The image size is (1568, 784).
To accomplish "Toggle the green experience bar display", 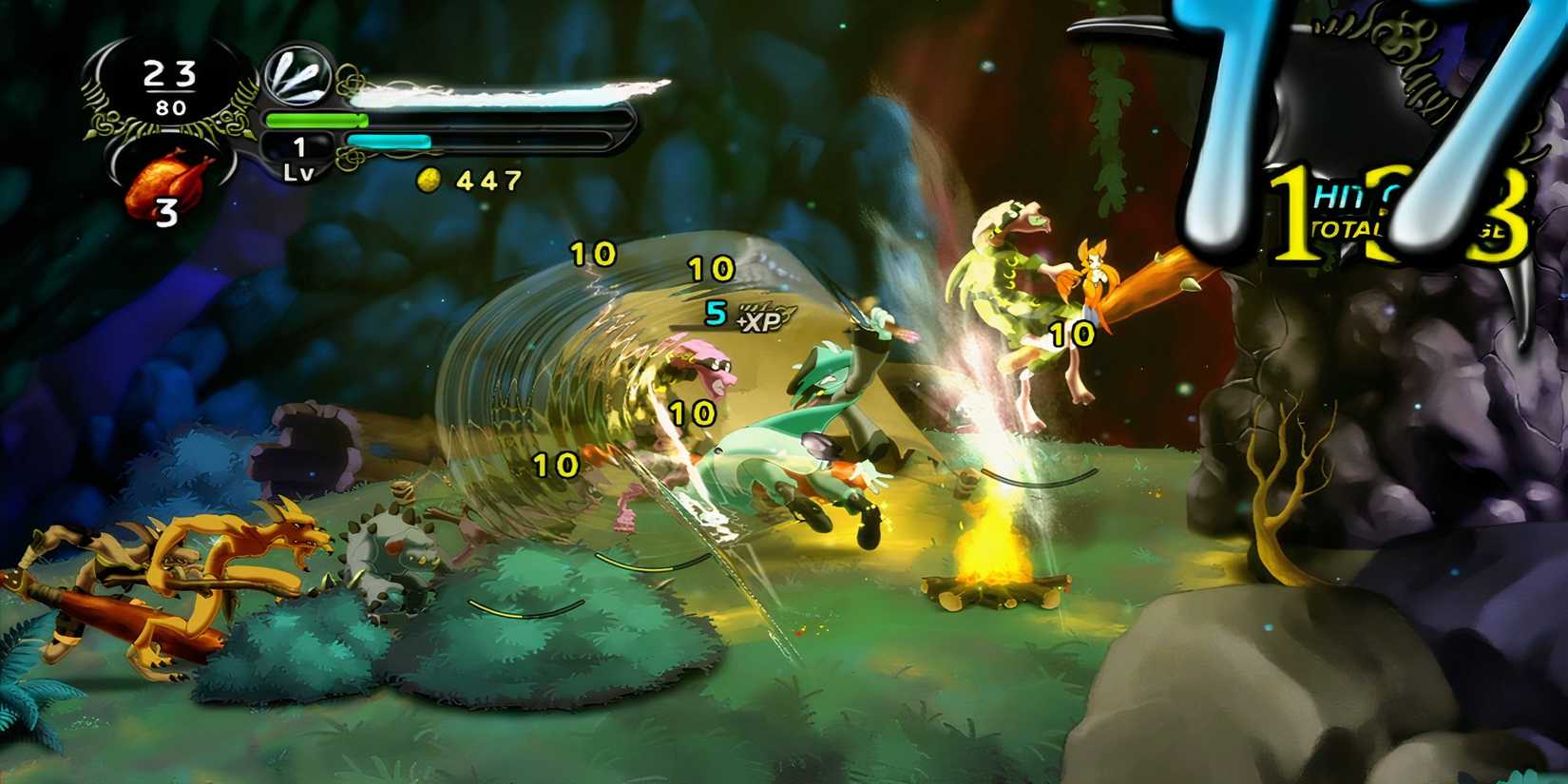I will coord(318,120).
